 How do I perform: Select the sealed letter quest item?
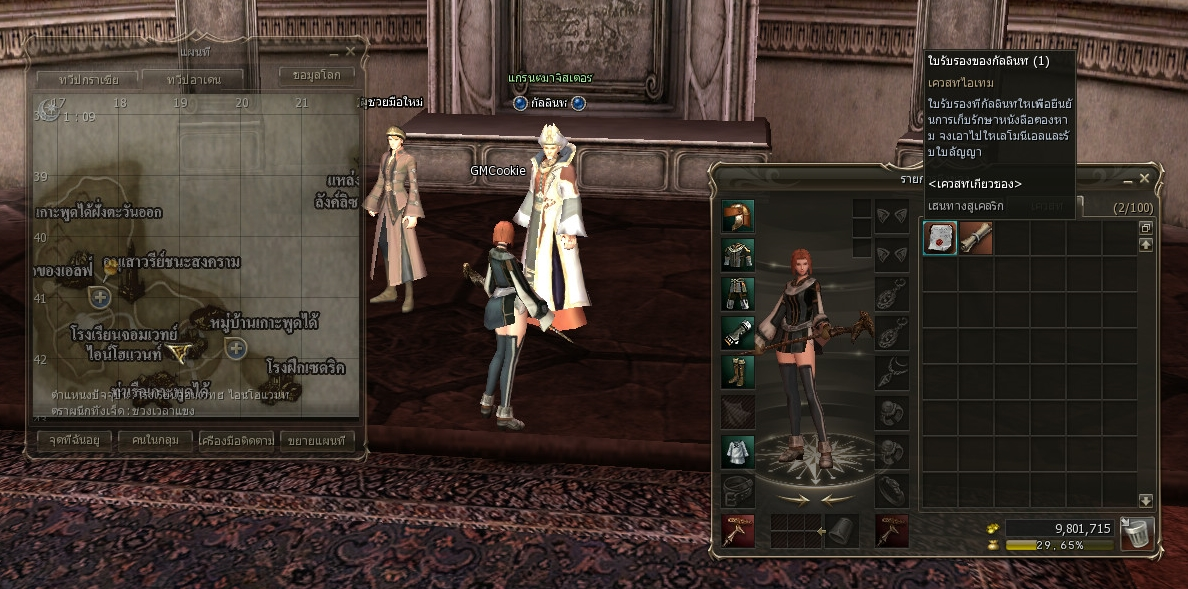pyautogui.click(x=939, y=238)
